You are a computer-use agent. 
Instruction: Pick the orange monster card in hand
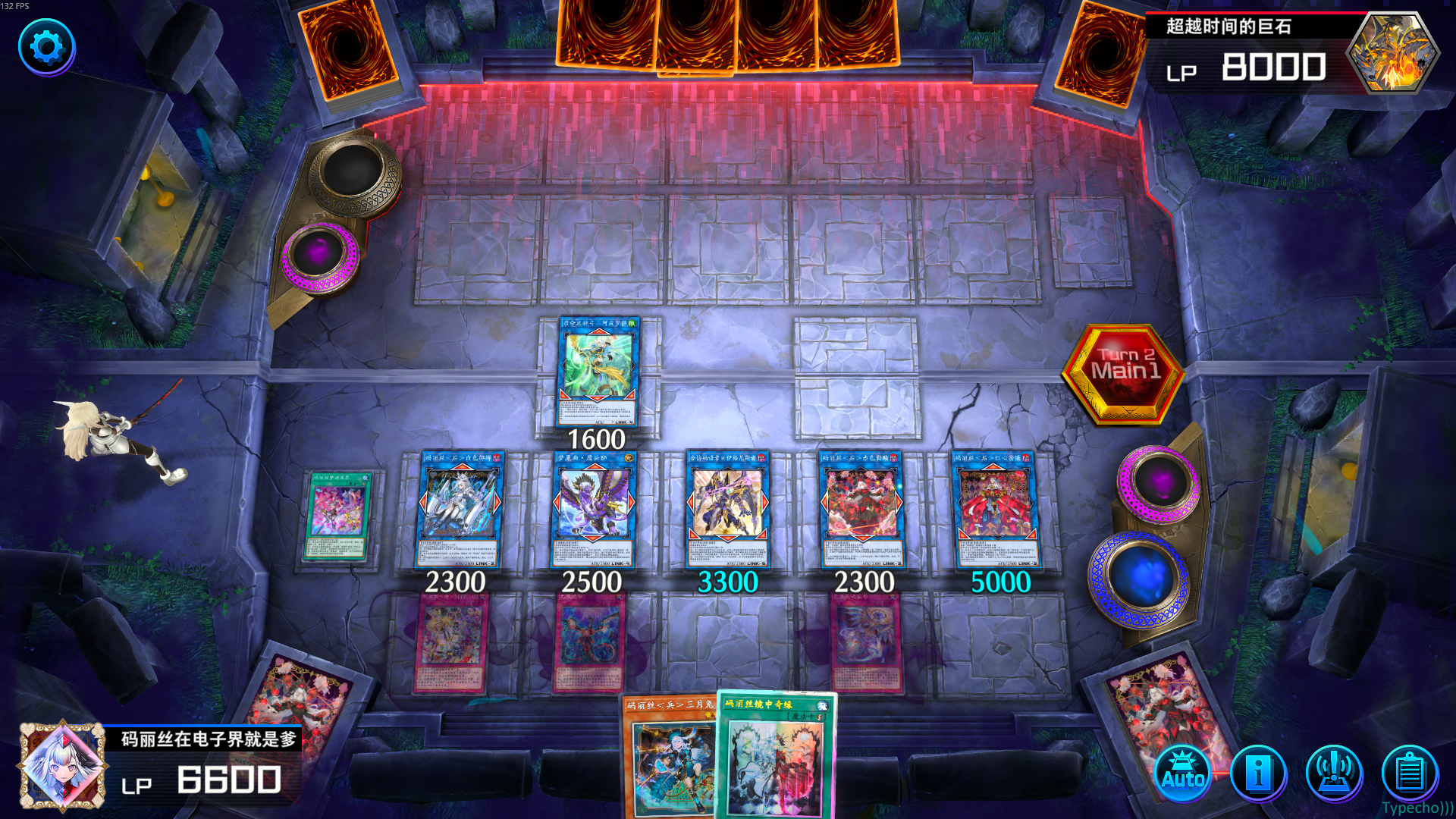(669, 758)
